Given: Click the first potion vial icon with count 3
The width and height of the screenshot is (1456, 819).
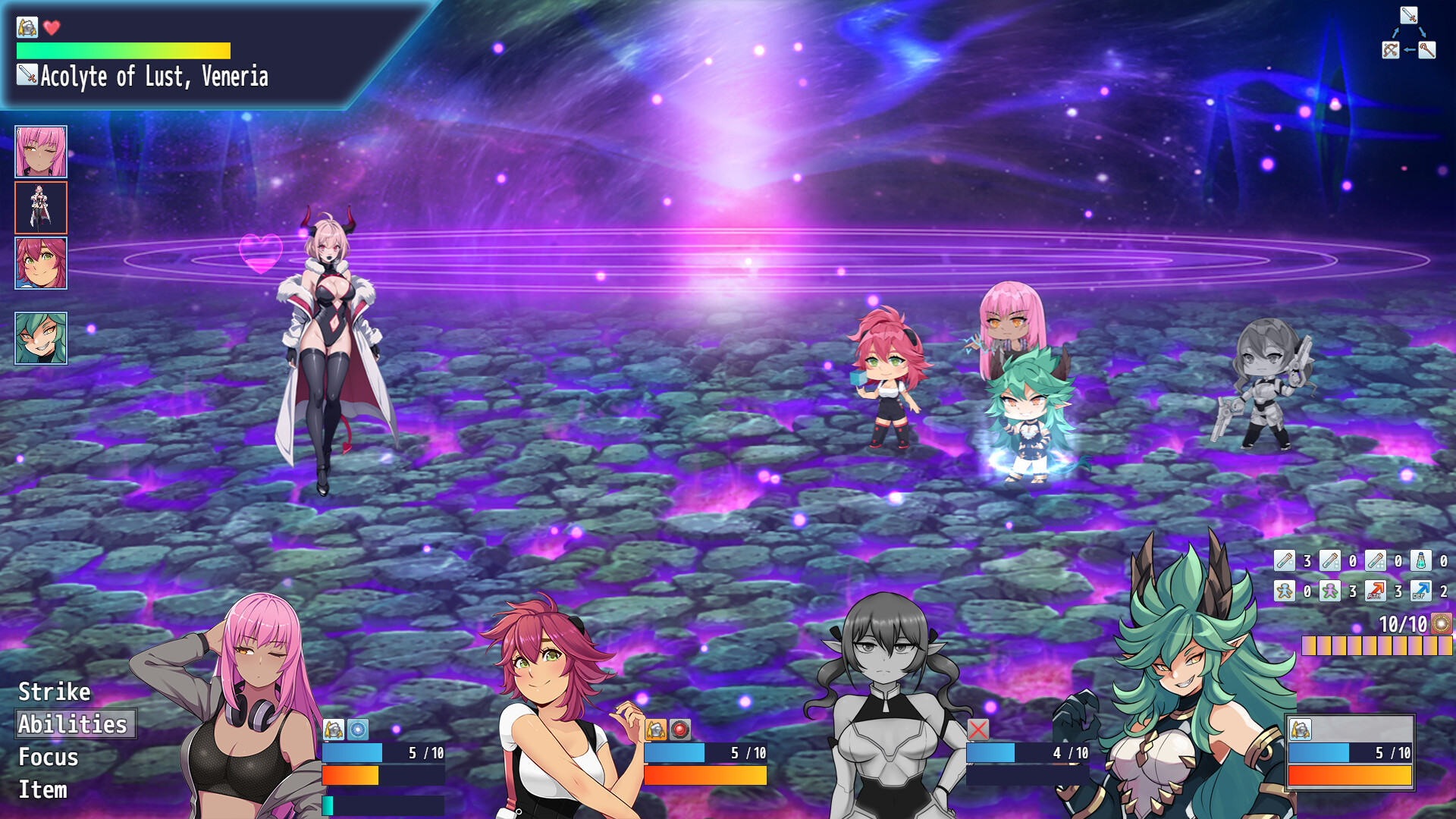Looking at the screenshot, I should [1284, 561].
